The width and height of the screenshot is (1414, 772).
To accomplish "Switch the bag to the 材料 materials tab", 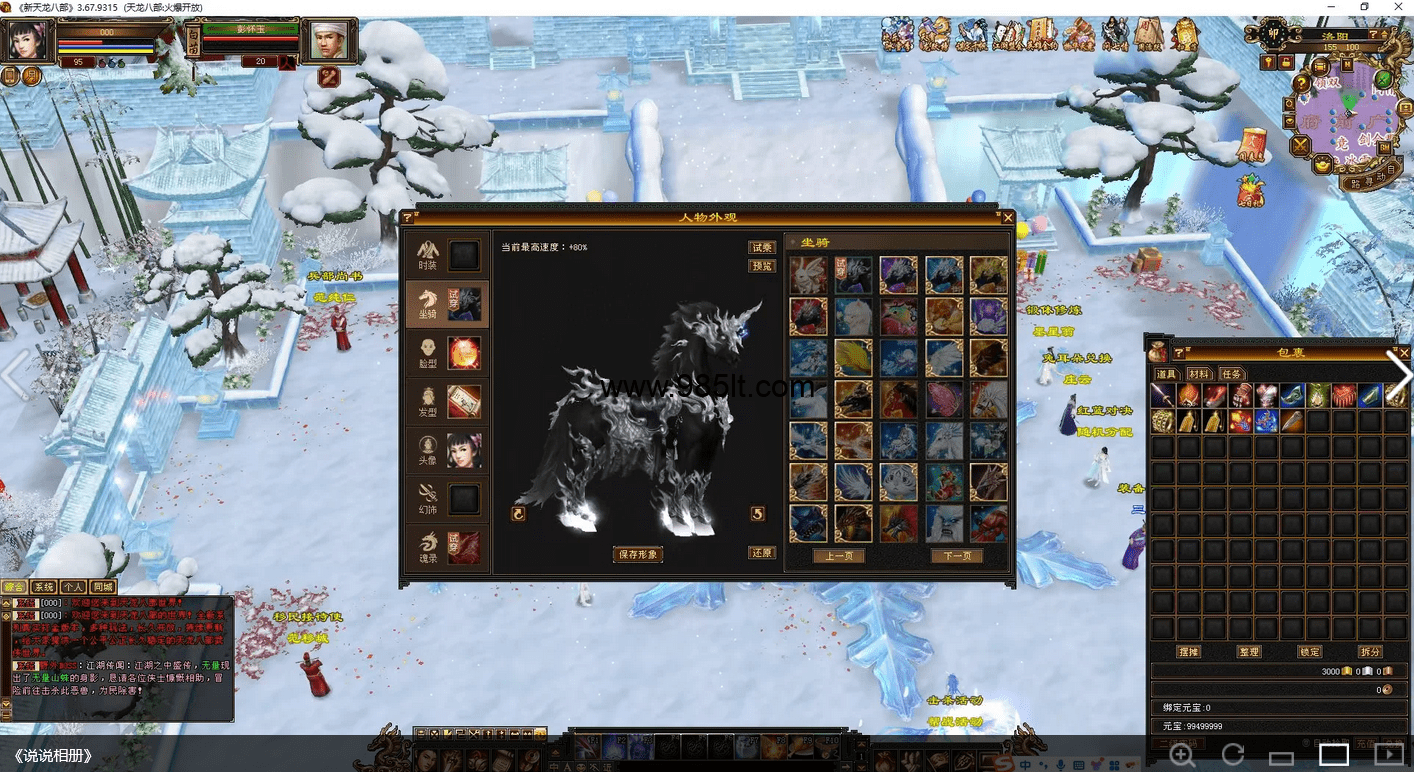I will (1199, 374).
